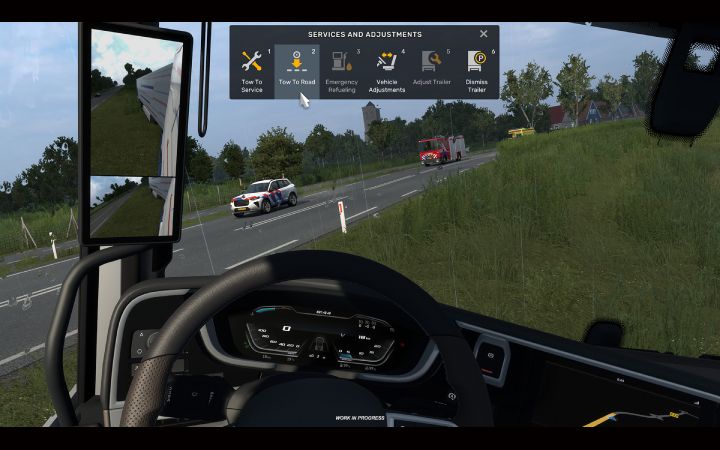The image size is (720, 450).
Task: Select the Adjust Trailer option
Action: (431, 70)
